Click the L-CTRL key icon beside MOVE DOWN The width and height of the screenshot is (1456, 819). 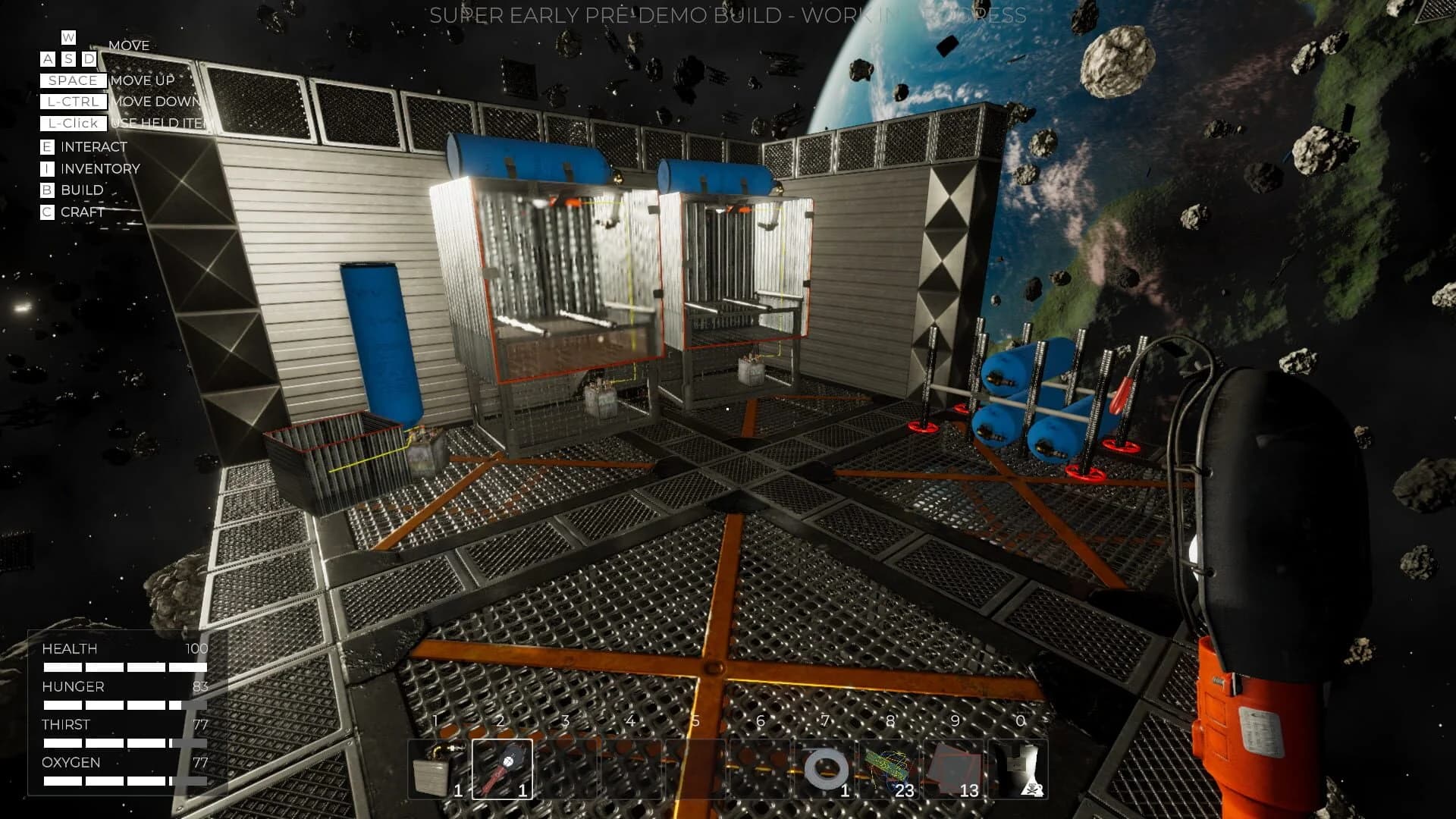pos(72,102)
